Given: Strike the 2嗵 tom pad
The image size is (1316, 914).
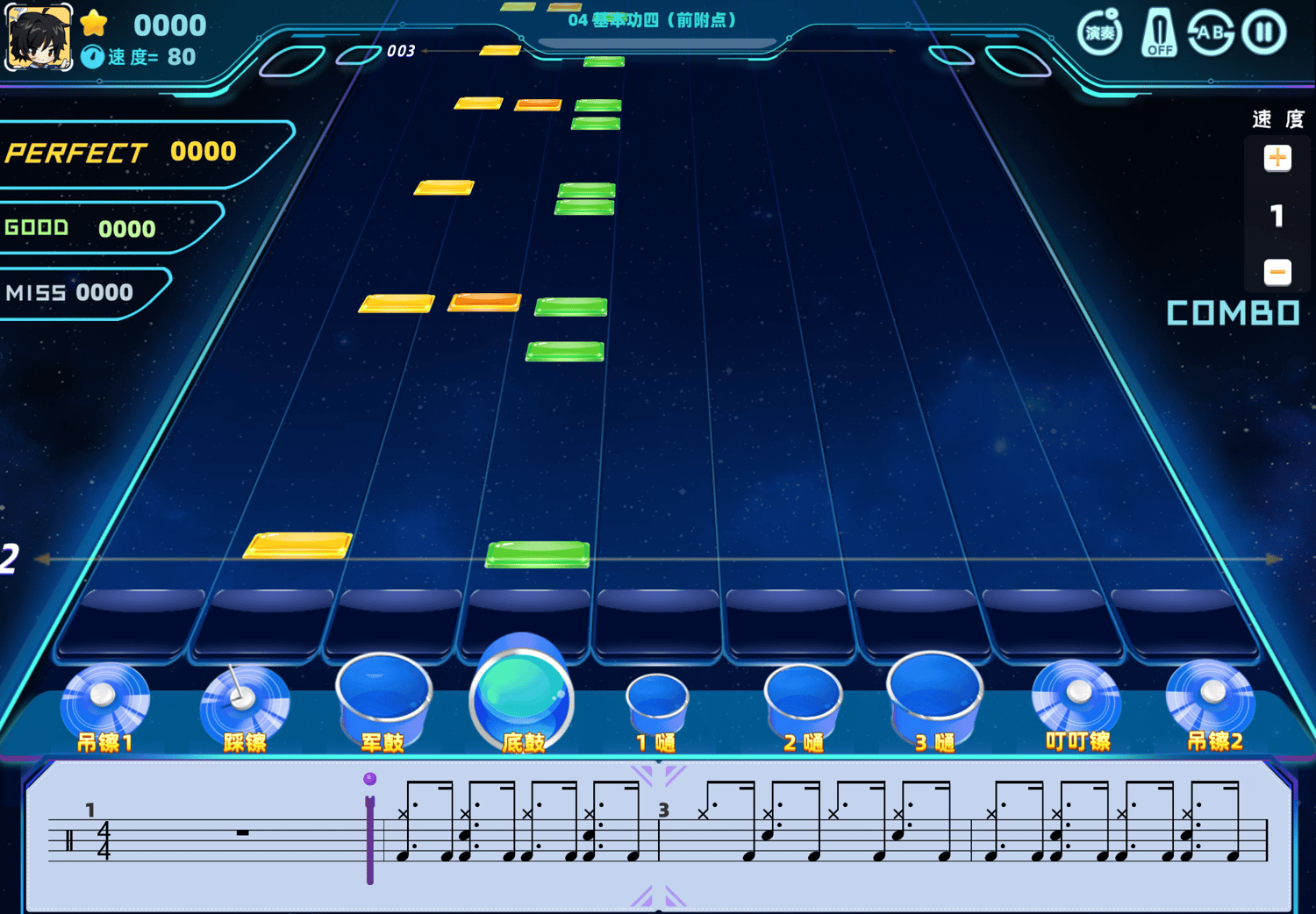Looking at the screenshot, I should [802, 700].
